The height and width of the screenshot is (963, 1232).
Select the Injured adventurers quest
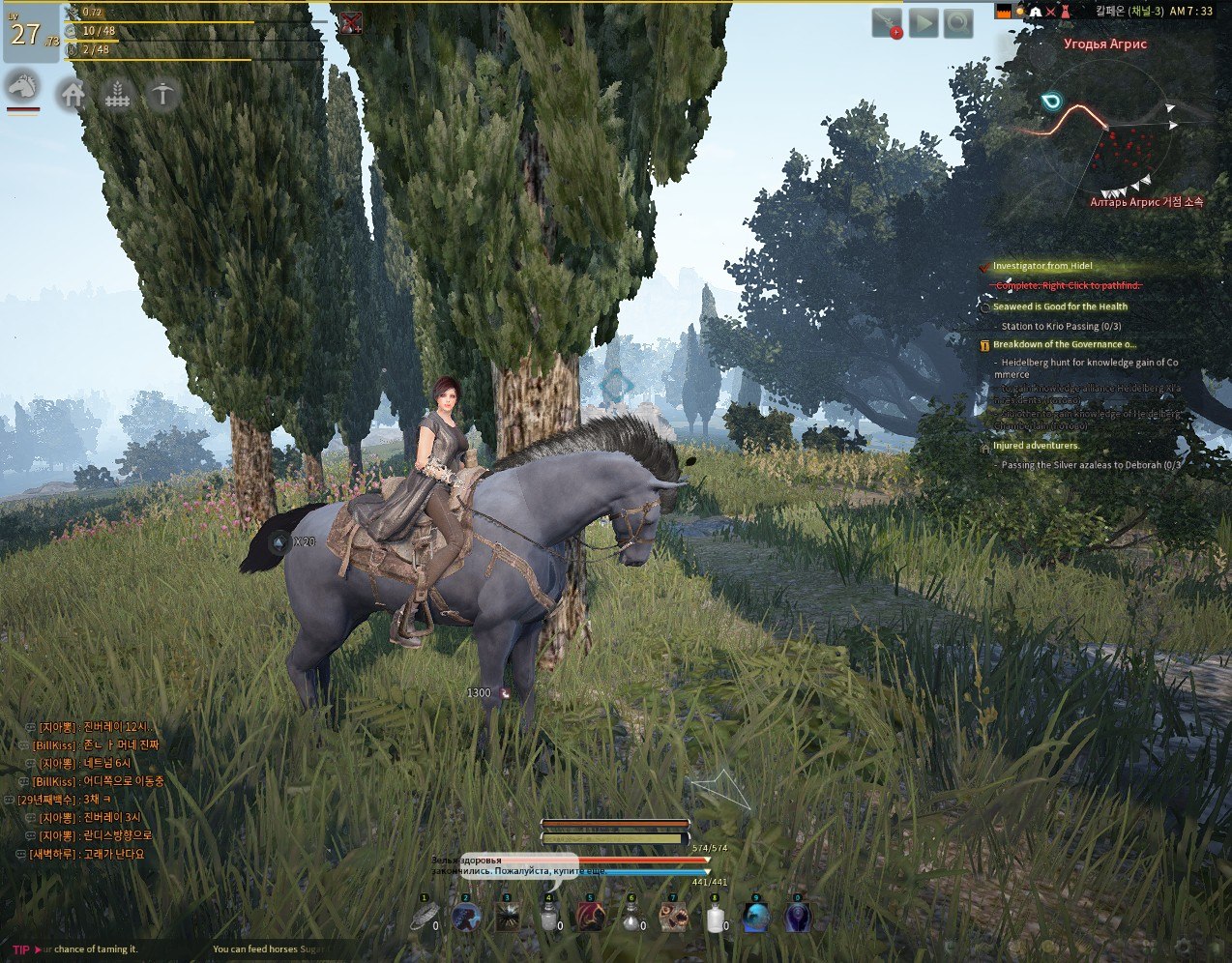pos(1036,446)
